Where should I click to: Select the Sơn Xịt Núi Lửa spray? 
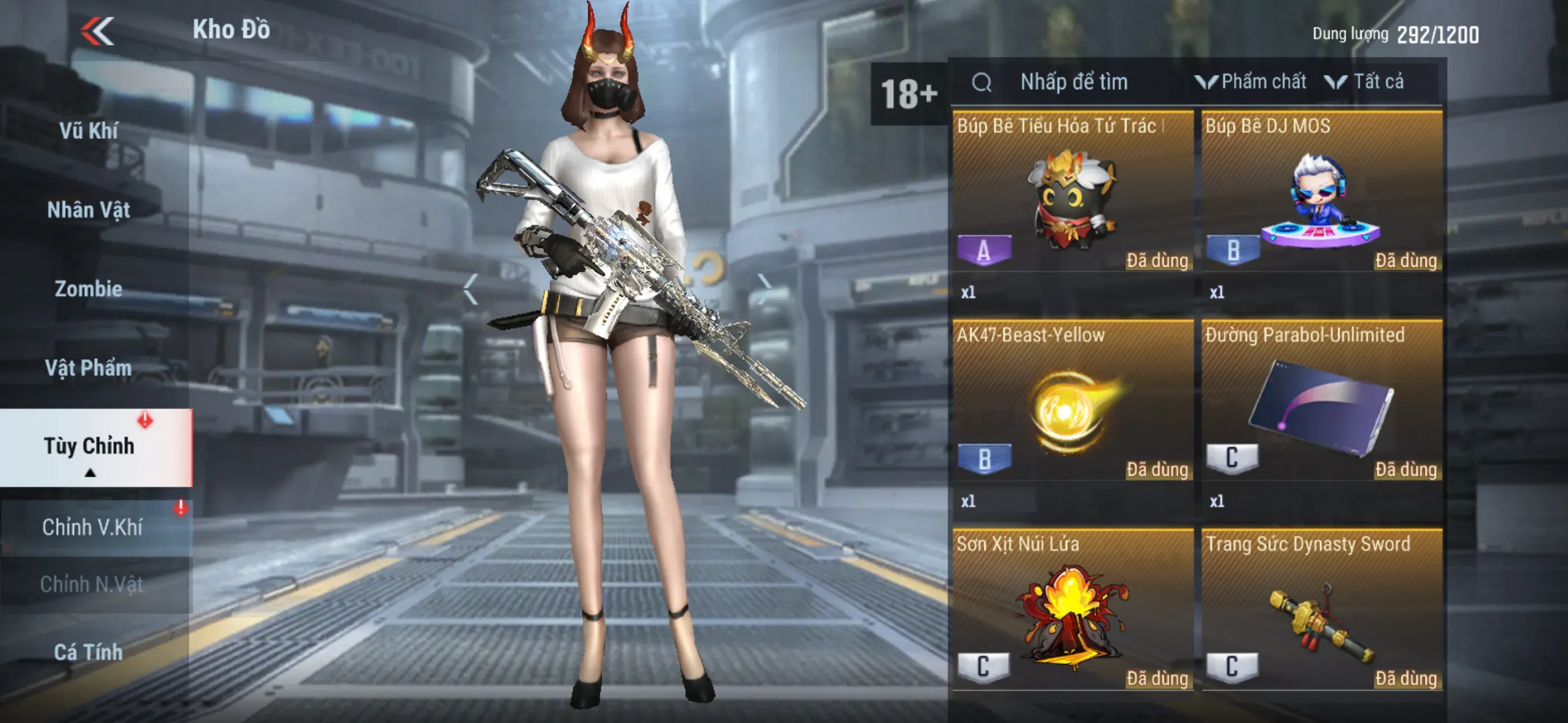pos(1072,615)
